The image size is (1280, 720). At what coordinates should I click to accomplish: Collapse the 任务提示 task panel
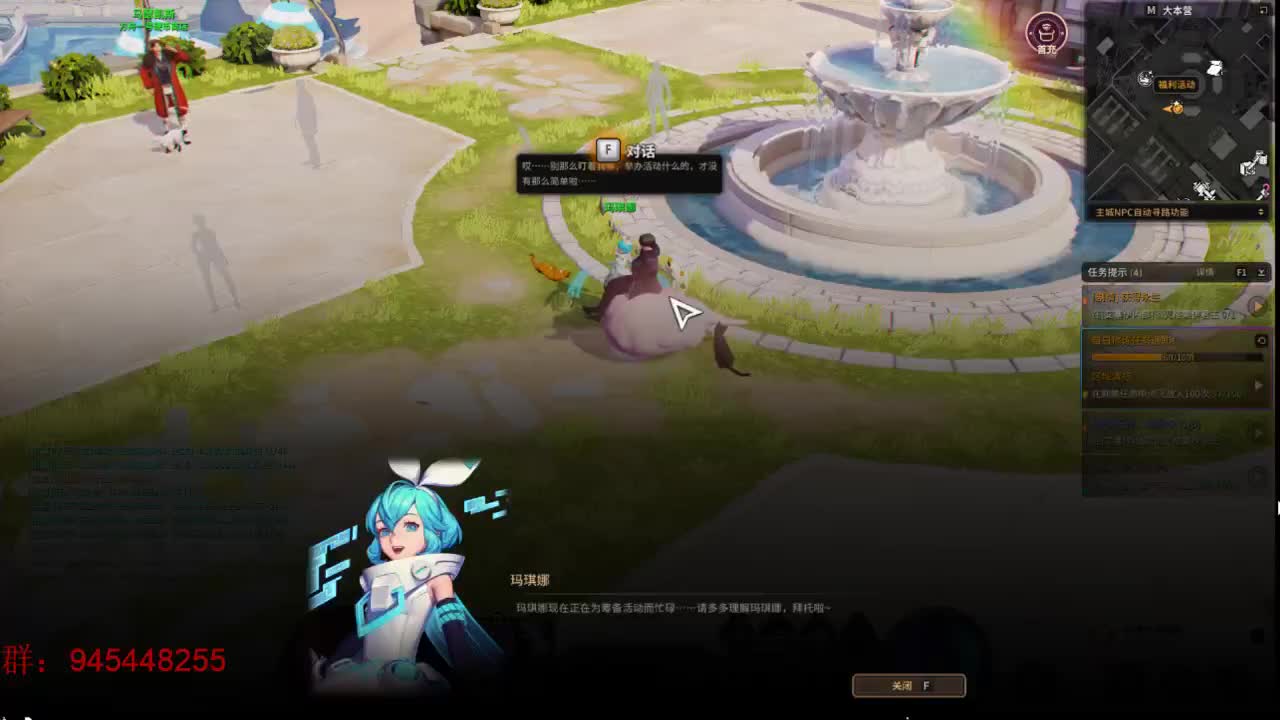pos(1261,272)
